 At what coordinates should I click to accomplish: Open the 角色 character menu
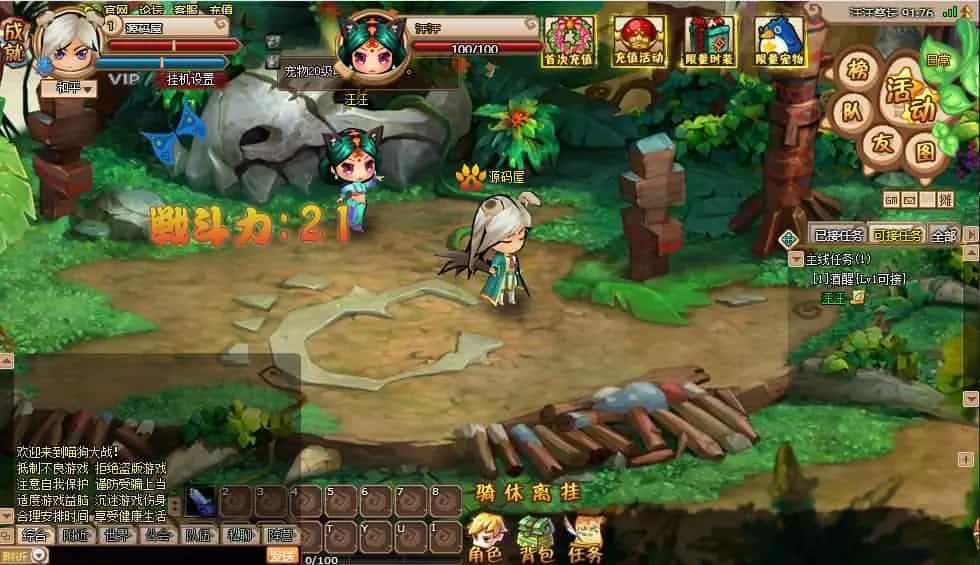point(485,537)
